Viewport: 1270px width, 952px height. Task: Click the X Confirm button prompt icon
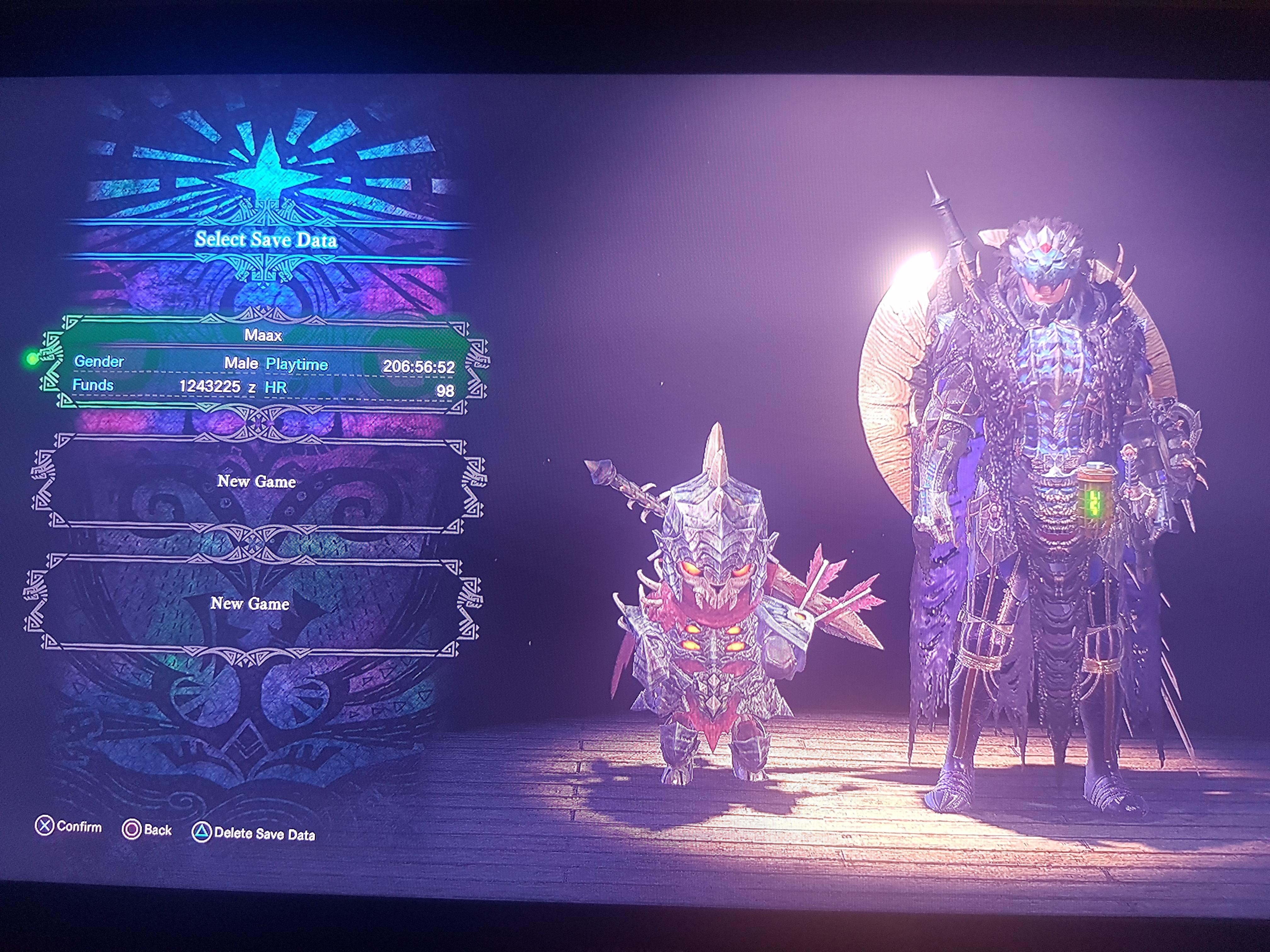click(45, 826)
